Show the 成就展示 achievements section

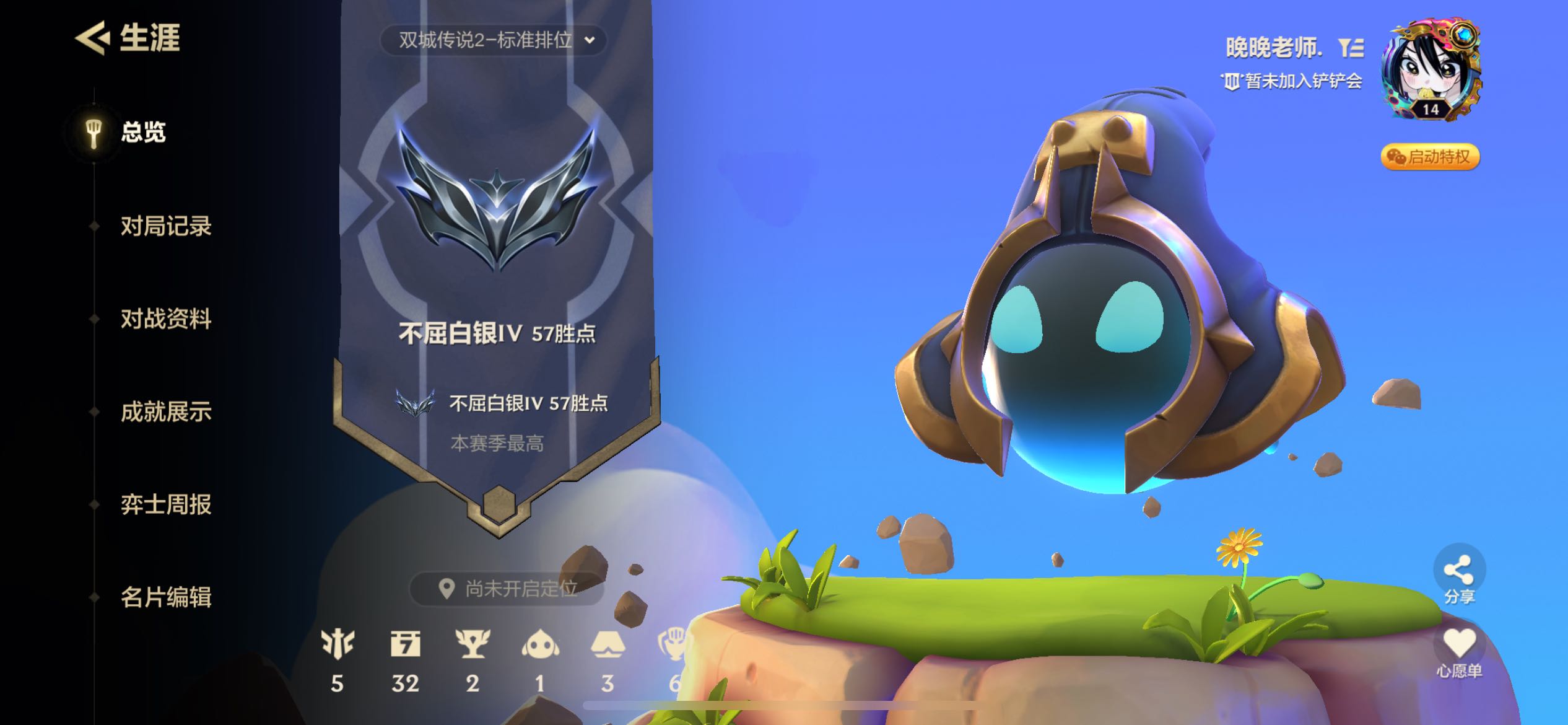(165, 412)
